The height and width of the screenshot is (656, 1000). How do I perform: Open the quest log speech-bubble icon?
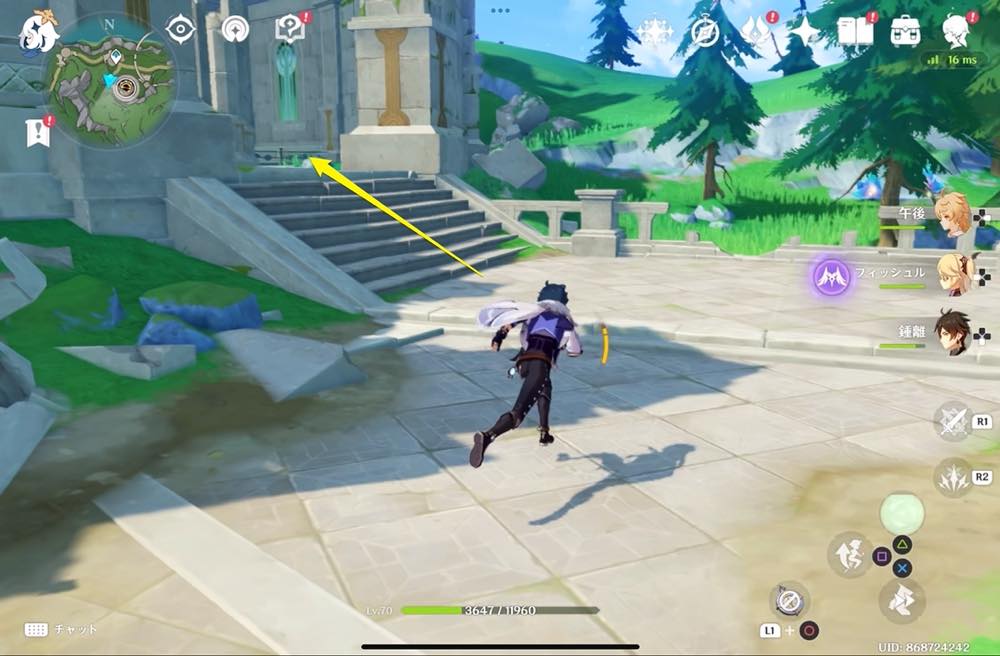(290, 30)
